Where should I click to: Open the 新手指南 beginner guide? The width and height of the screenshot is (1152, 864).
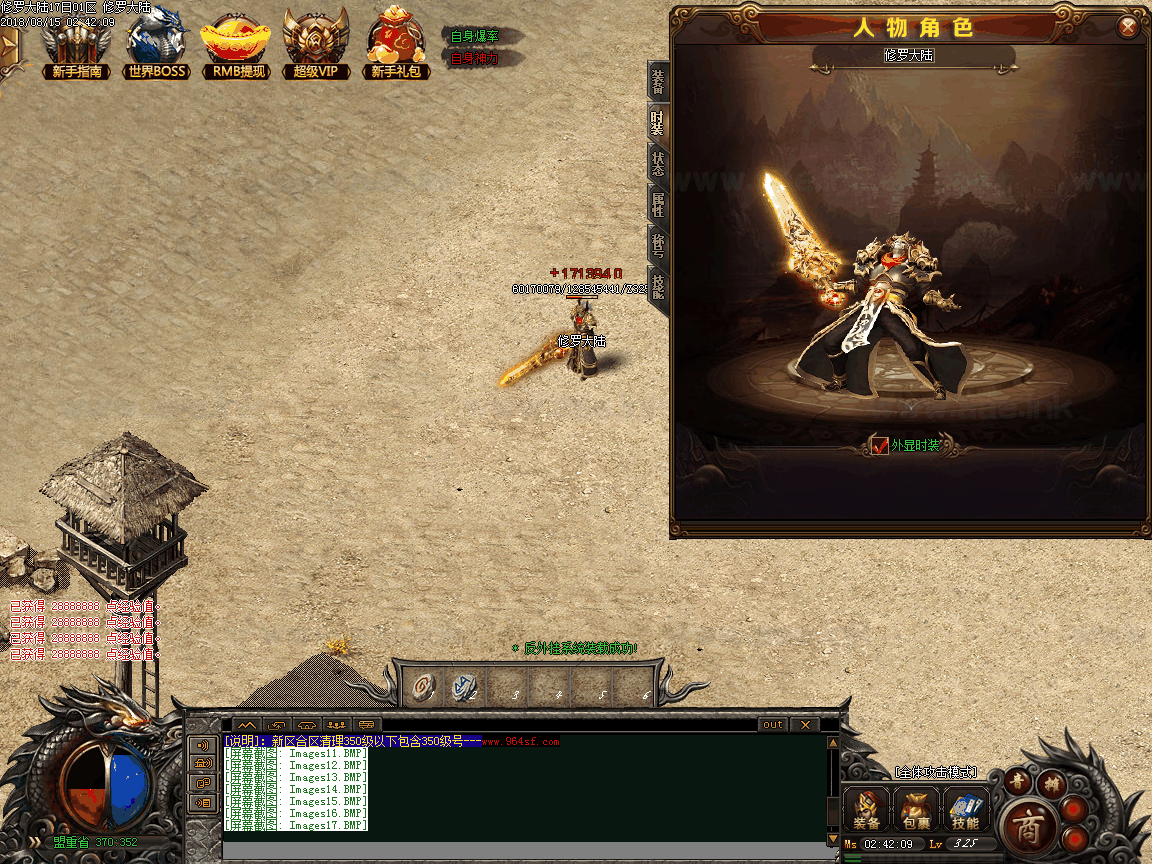point(76,45)
